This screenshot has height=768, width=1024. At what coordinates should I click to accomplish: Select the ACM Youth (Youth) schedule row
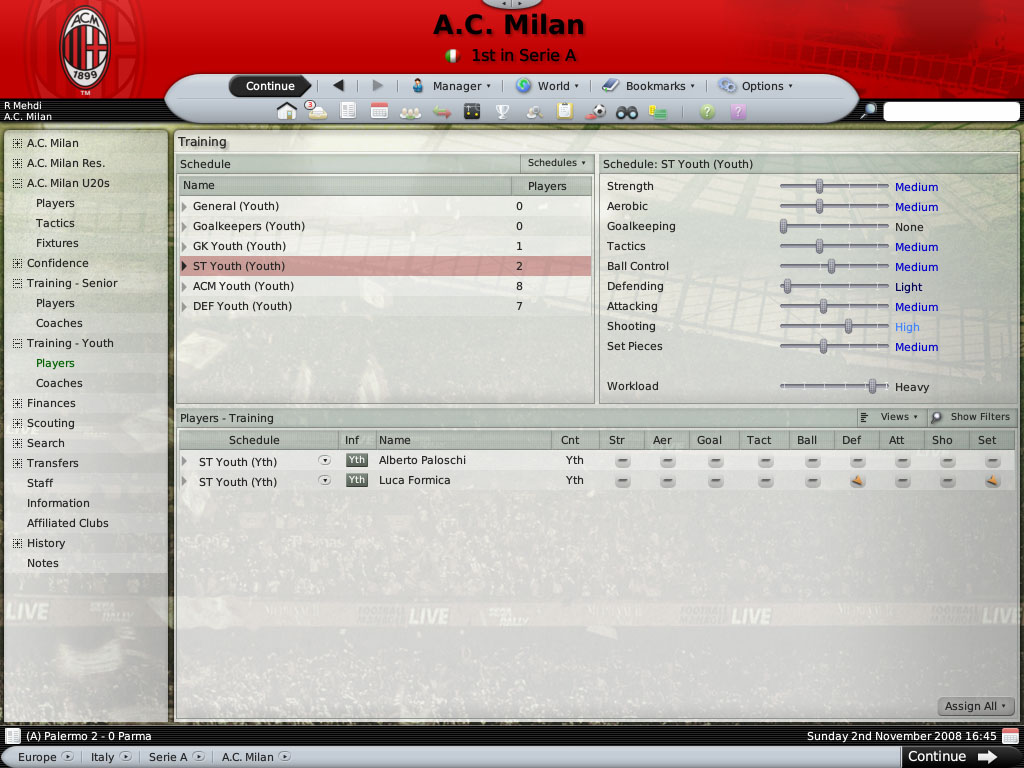(x=243, y=286)
